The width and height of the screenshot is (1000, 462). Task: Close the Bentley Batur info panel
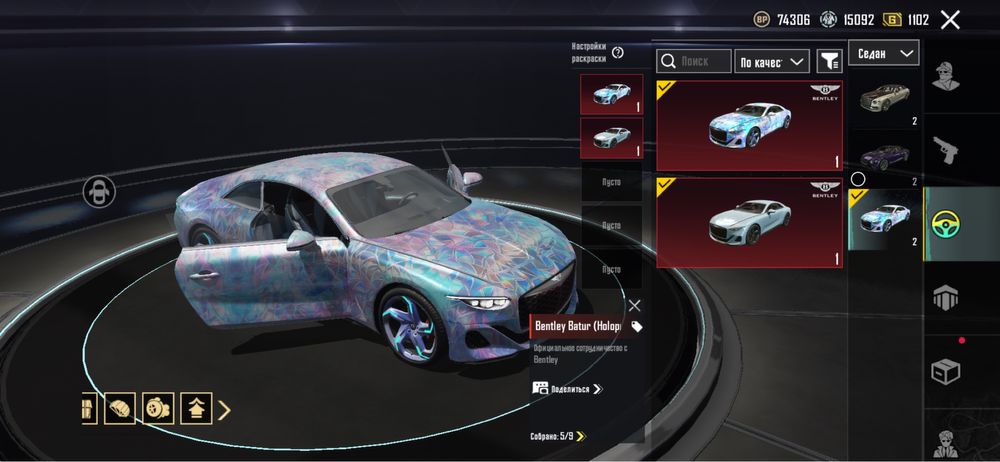pos(634,305)
